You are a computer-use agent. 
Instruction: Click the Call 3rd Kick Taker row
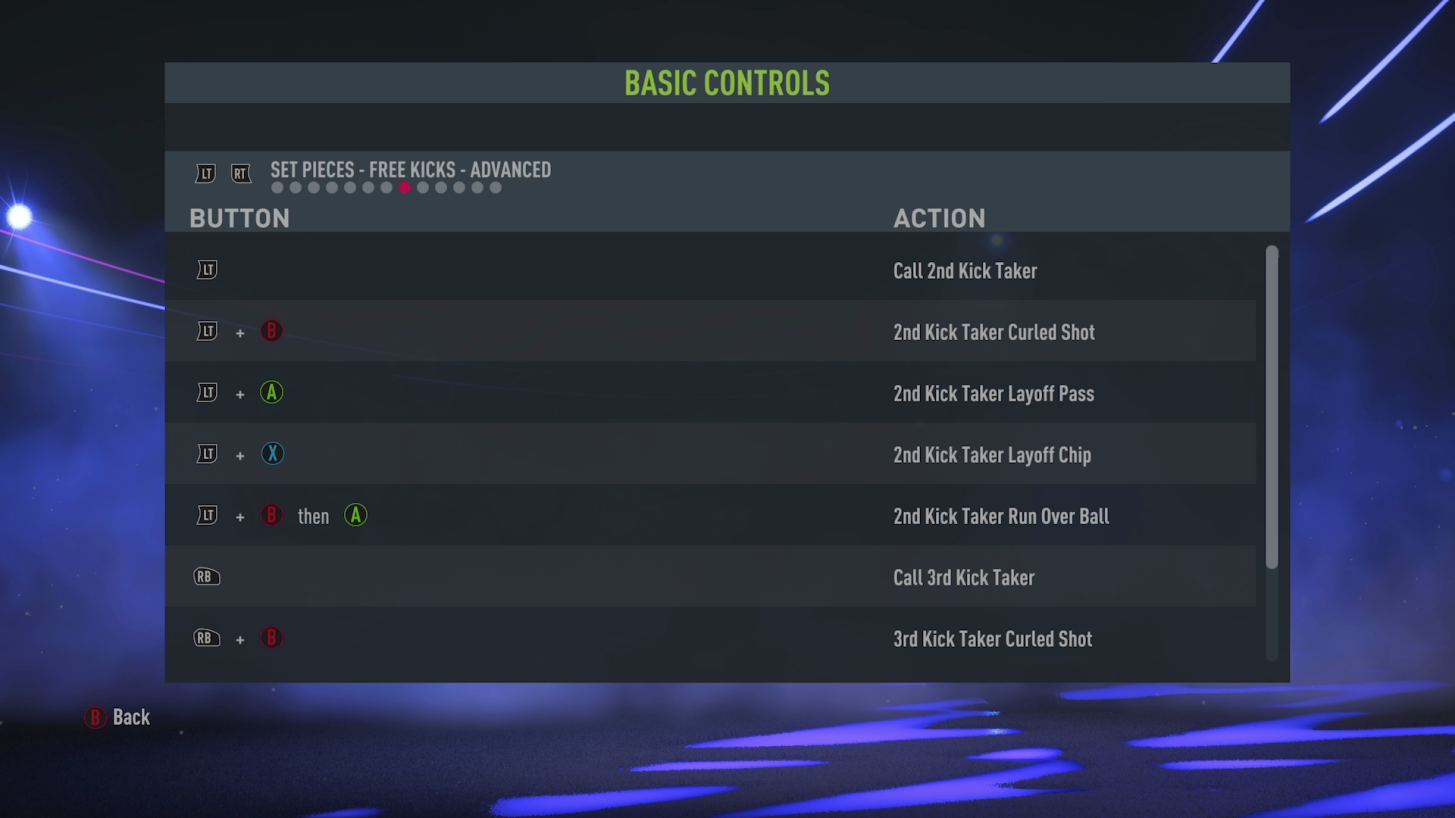point(710,577)
